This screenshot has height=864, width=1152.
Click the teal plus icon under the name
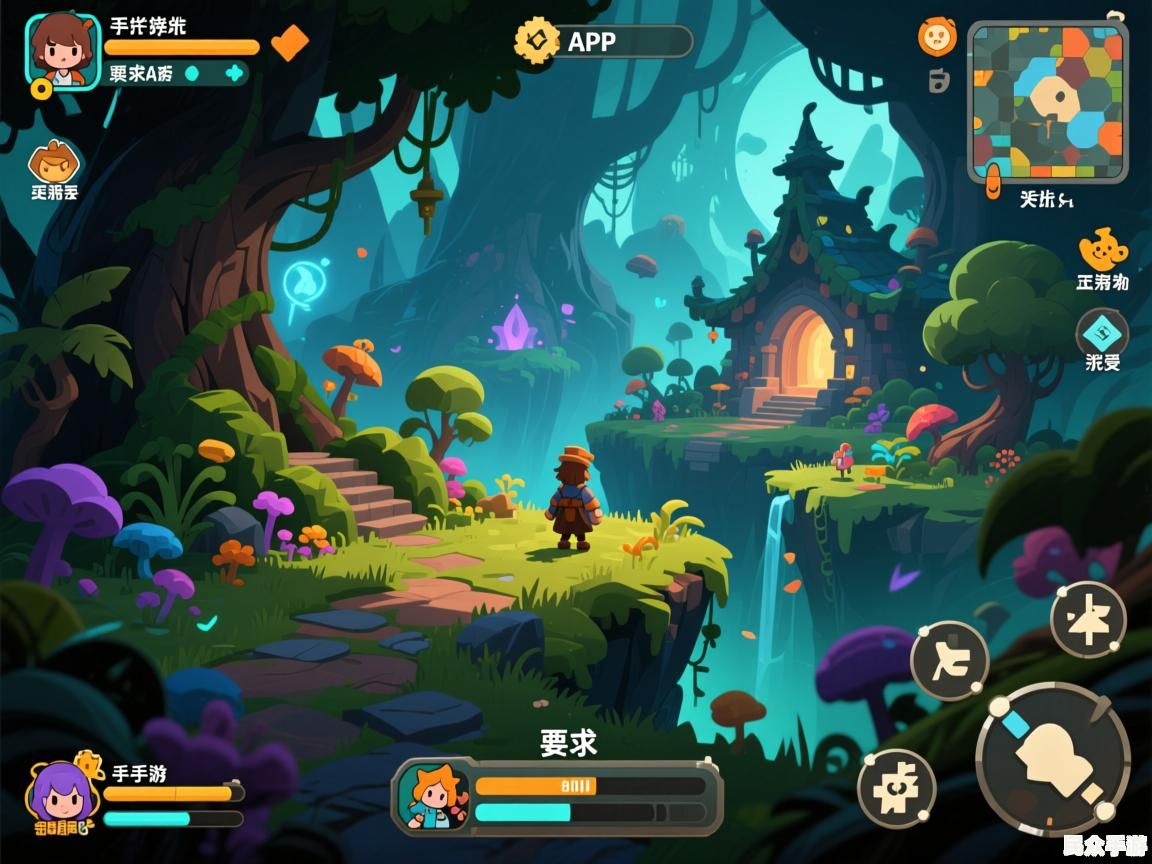pos(234,73)
